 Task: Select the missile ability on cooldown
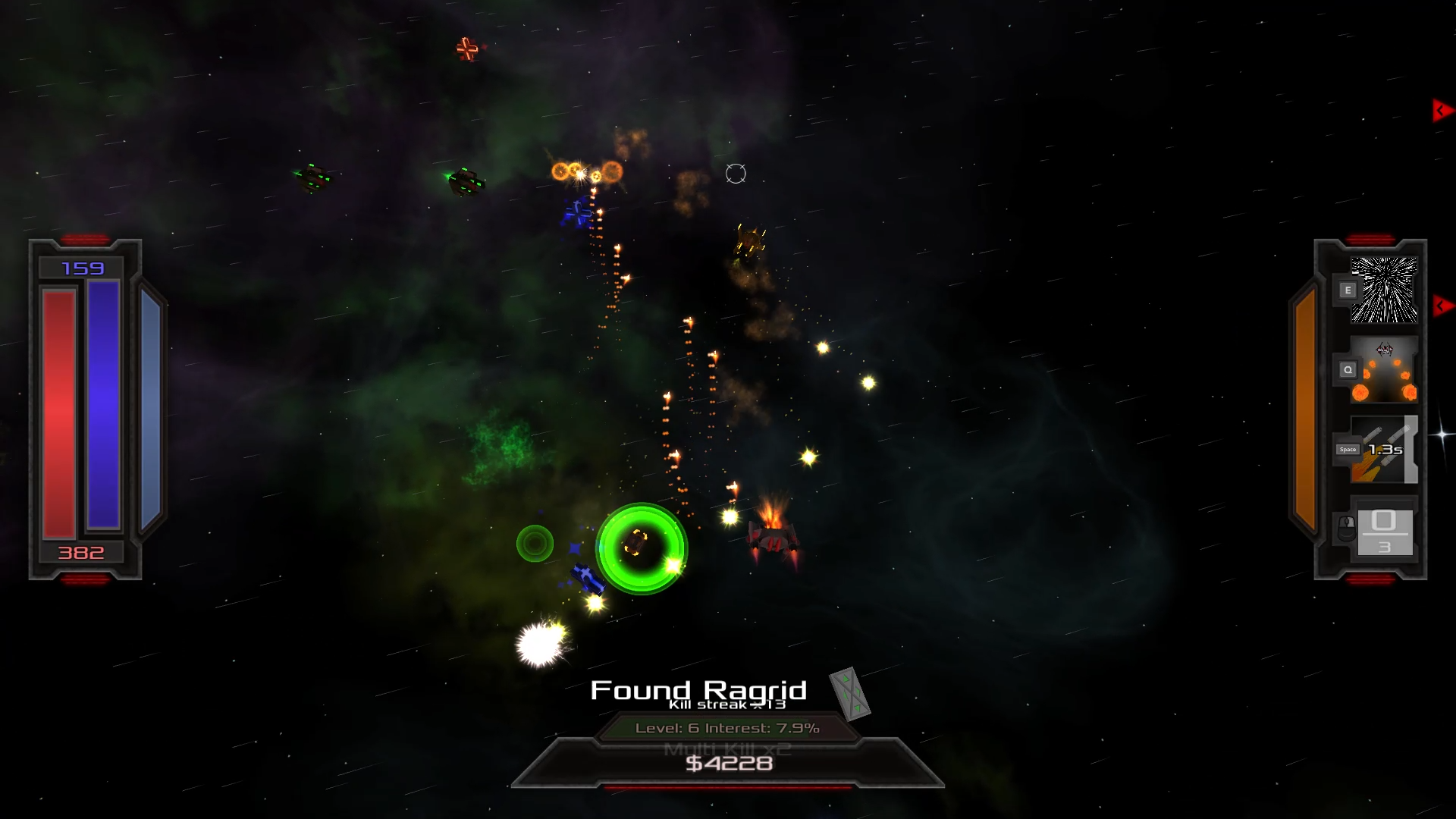[1383, 450]
